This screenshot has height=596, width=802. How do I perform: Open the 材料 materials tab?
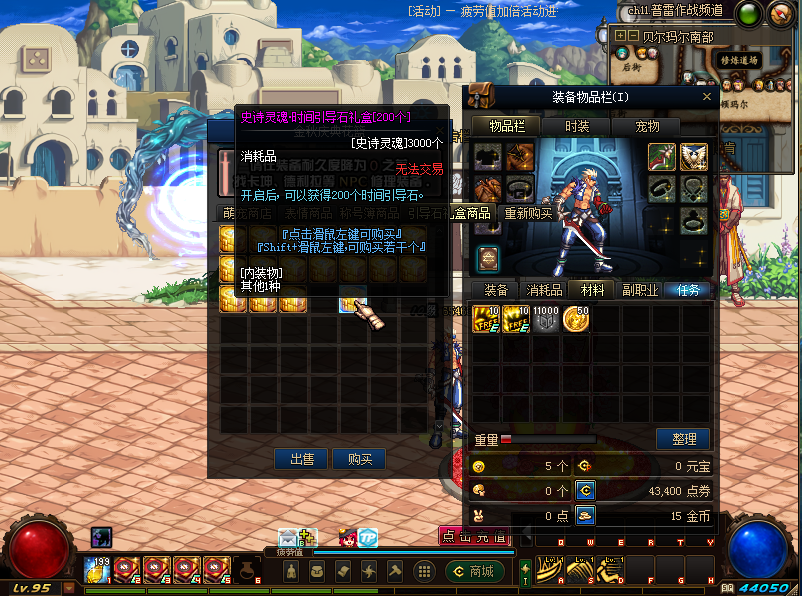[x=592, y=290]
